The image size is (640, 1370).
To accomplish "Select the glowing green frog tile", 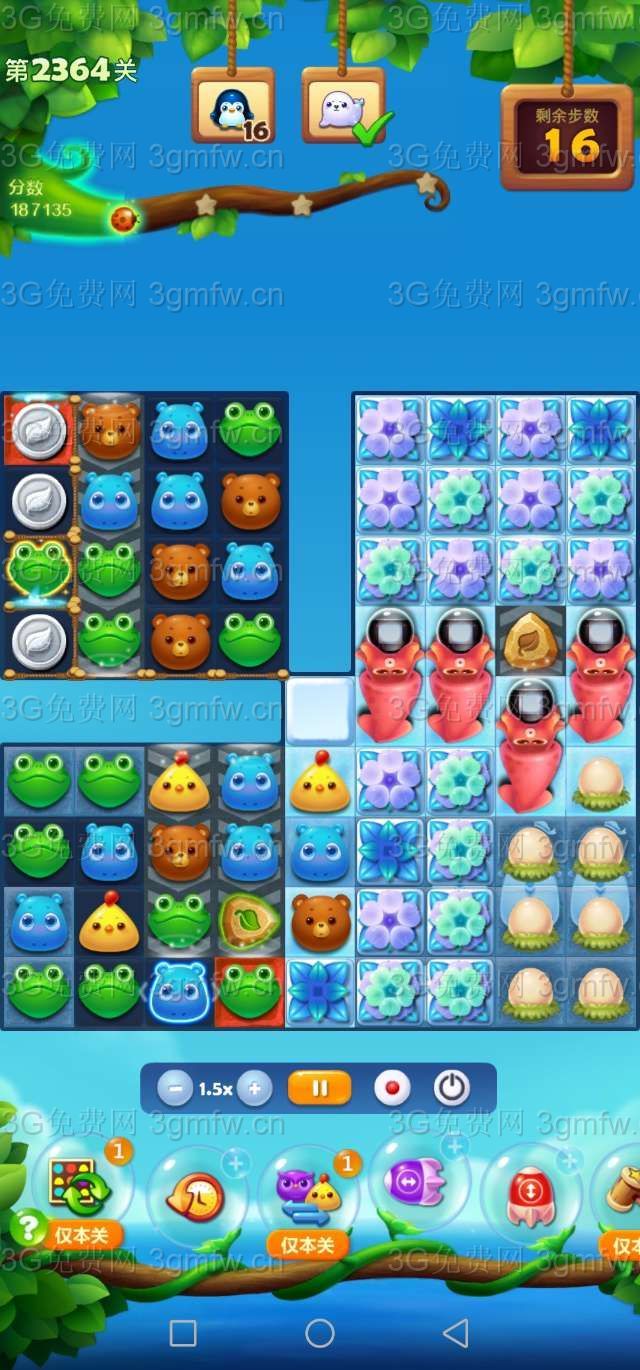I will tap(39, 571).
